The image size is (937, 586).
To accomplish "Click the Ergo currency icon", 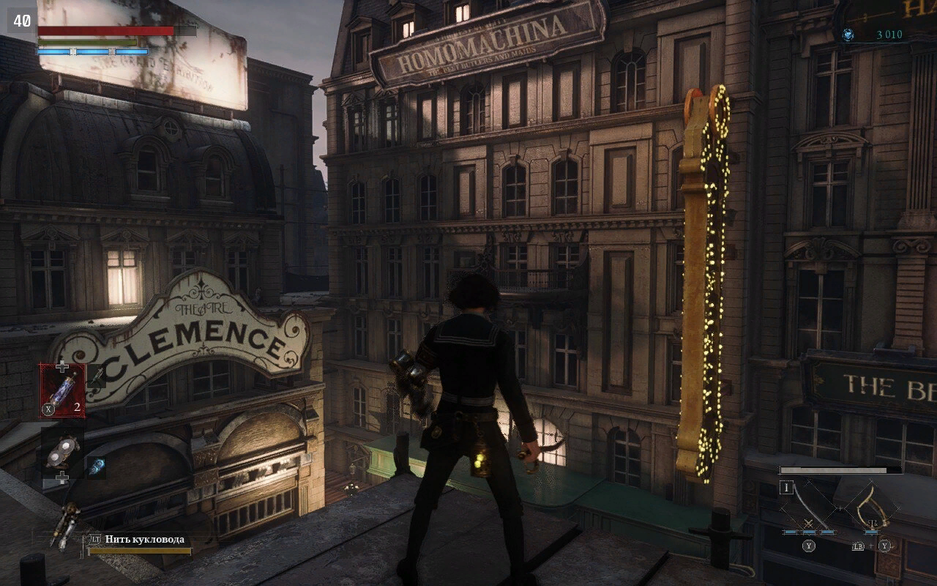I will (x=848, y=34).
